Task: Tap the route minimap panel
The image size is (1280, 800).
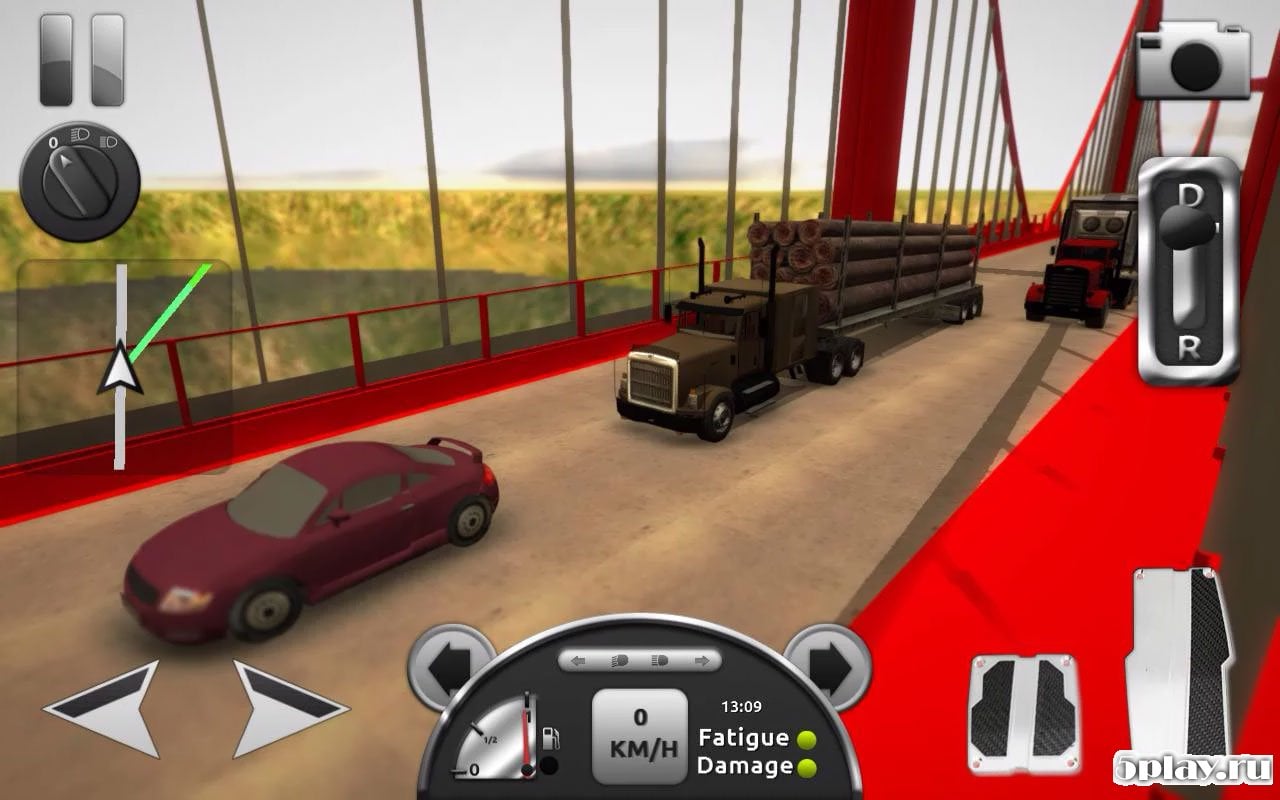Action: (124, 366)
